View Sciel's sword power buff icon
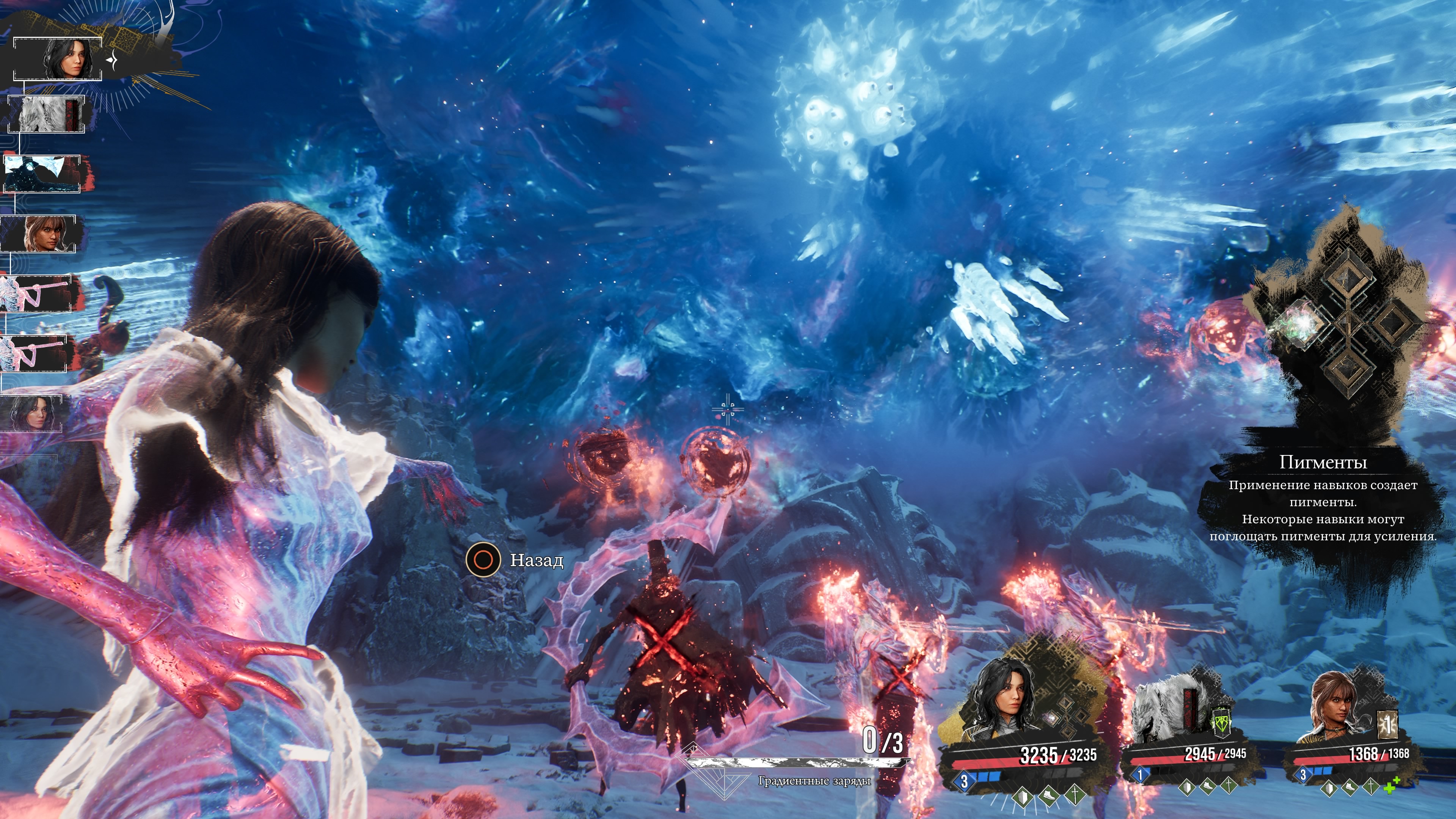 (x=1370, y=786)
